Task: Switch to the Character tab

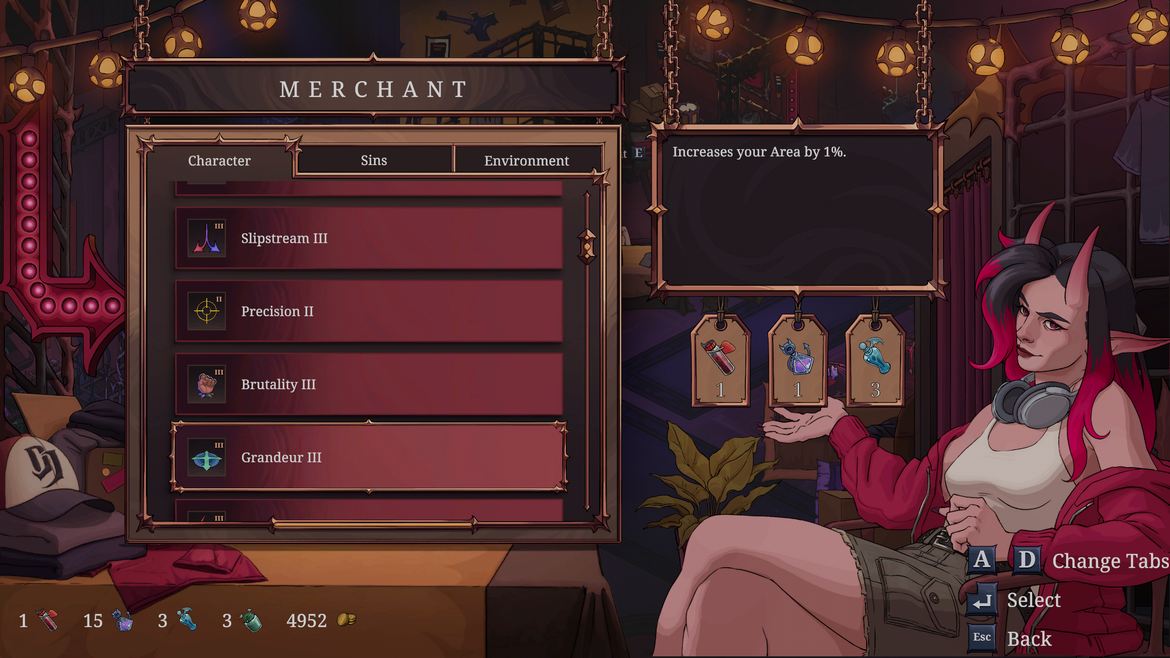Action: click(220, 161)
